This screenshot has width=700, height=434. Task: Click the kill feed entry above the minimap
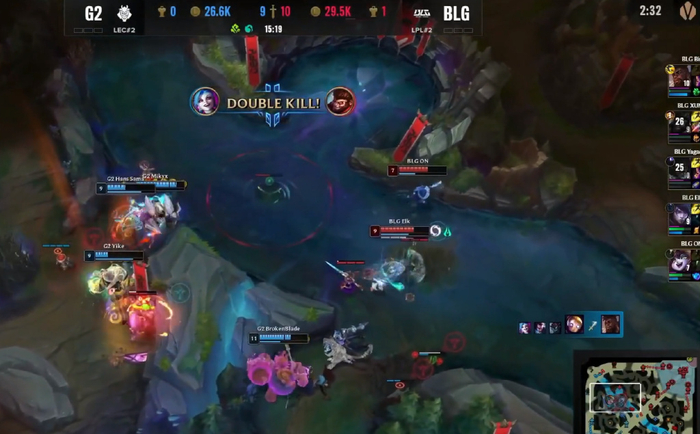[570, 325]
